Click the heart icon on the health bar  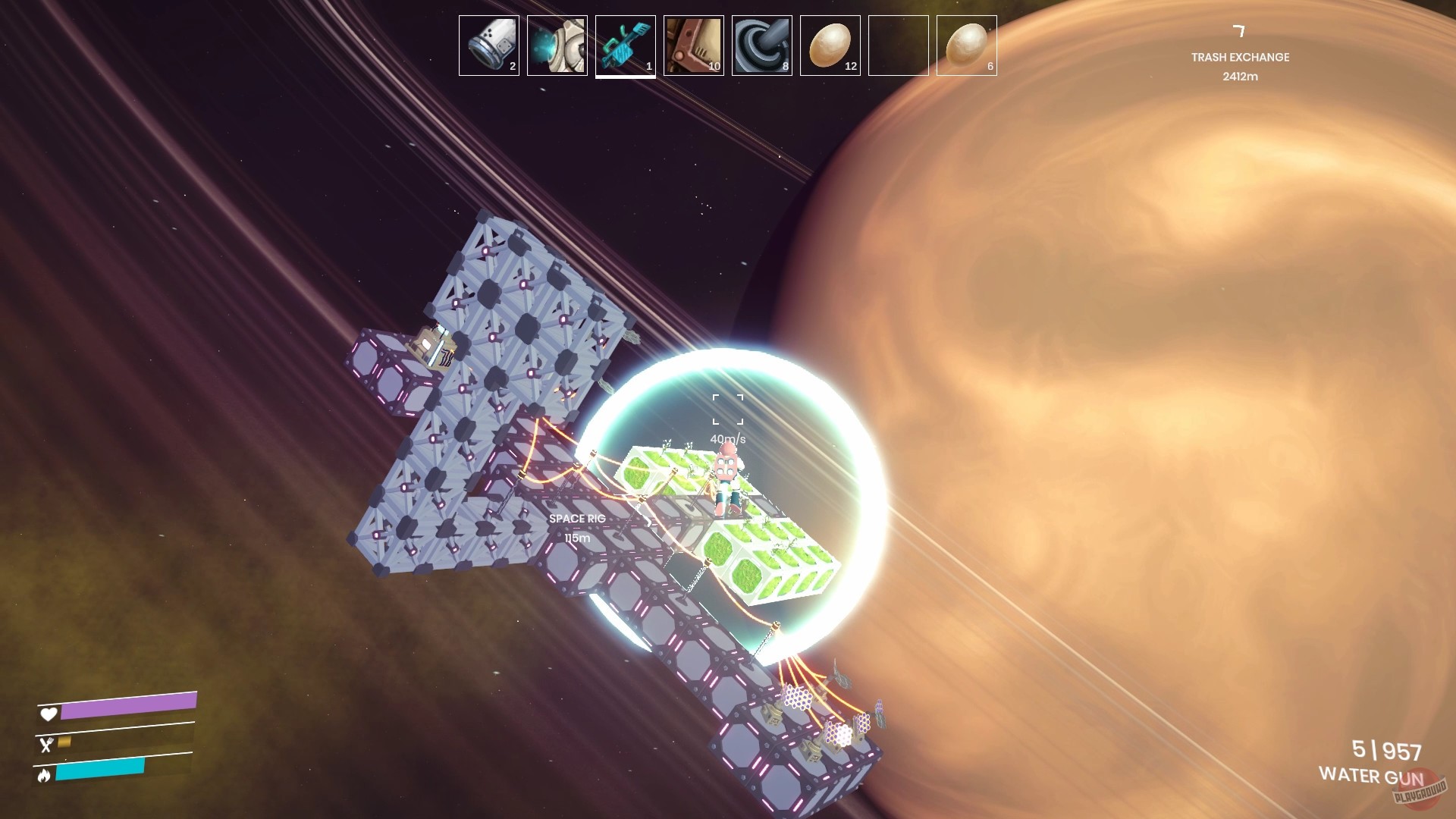point(47,714)
